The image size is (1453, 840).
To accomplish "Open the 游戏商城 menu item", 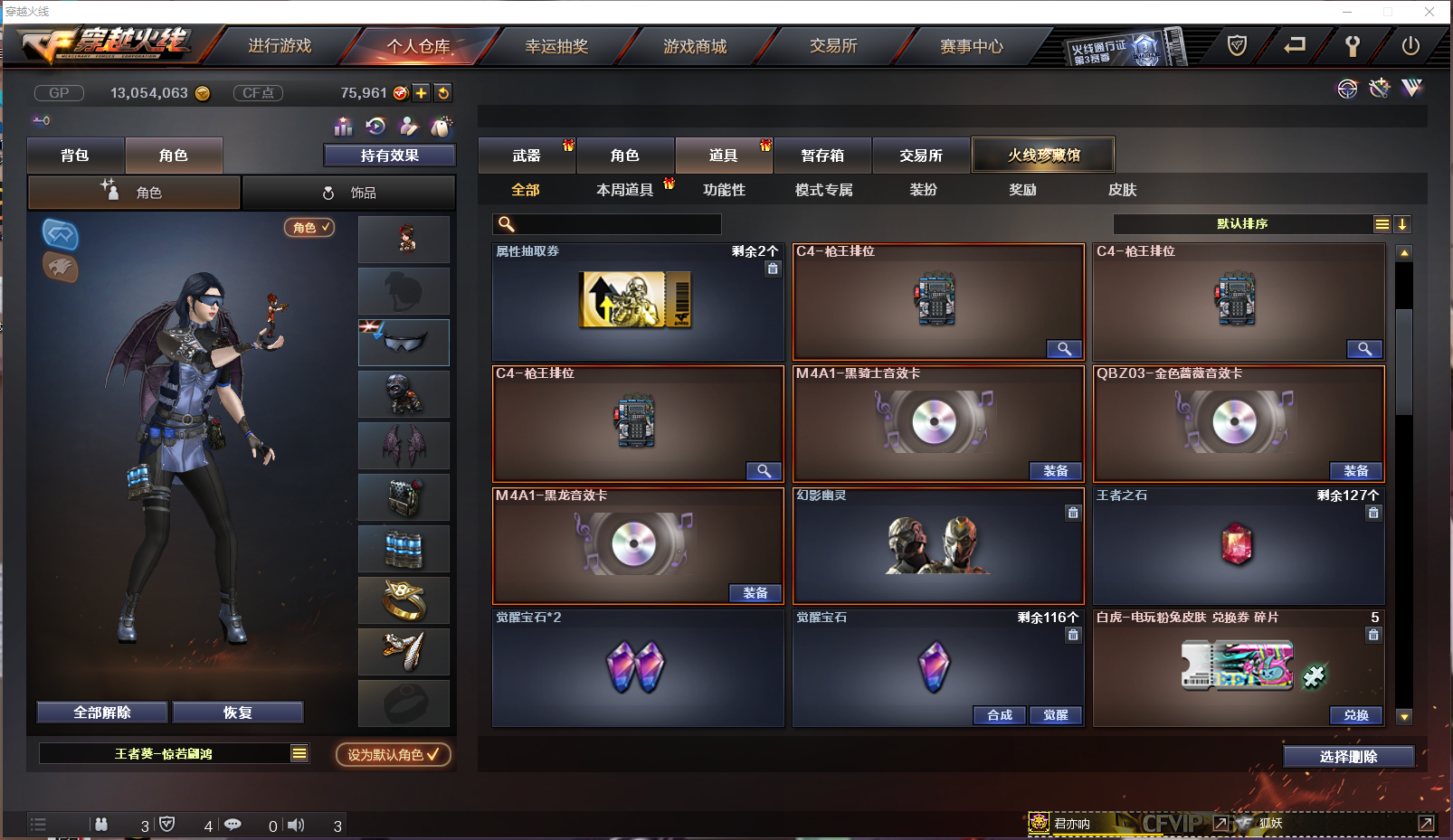I will pyautogui.click(x=697, y=46).
